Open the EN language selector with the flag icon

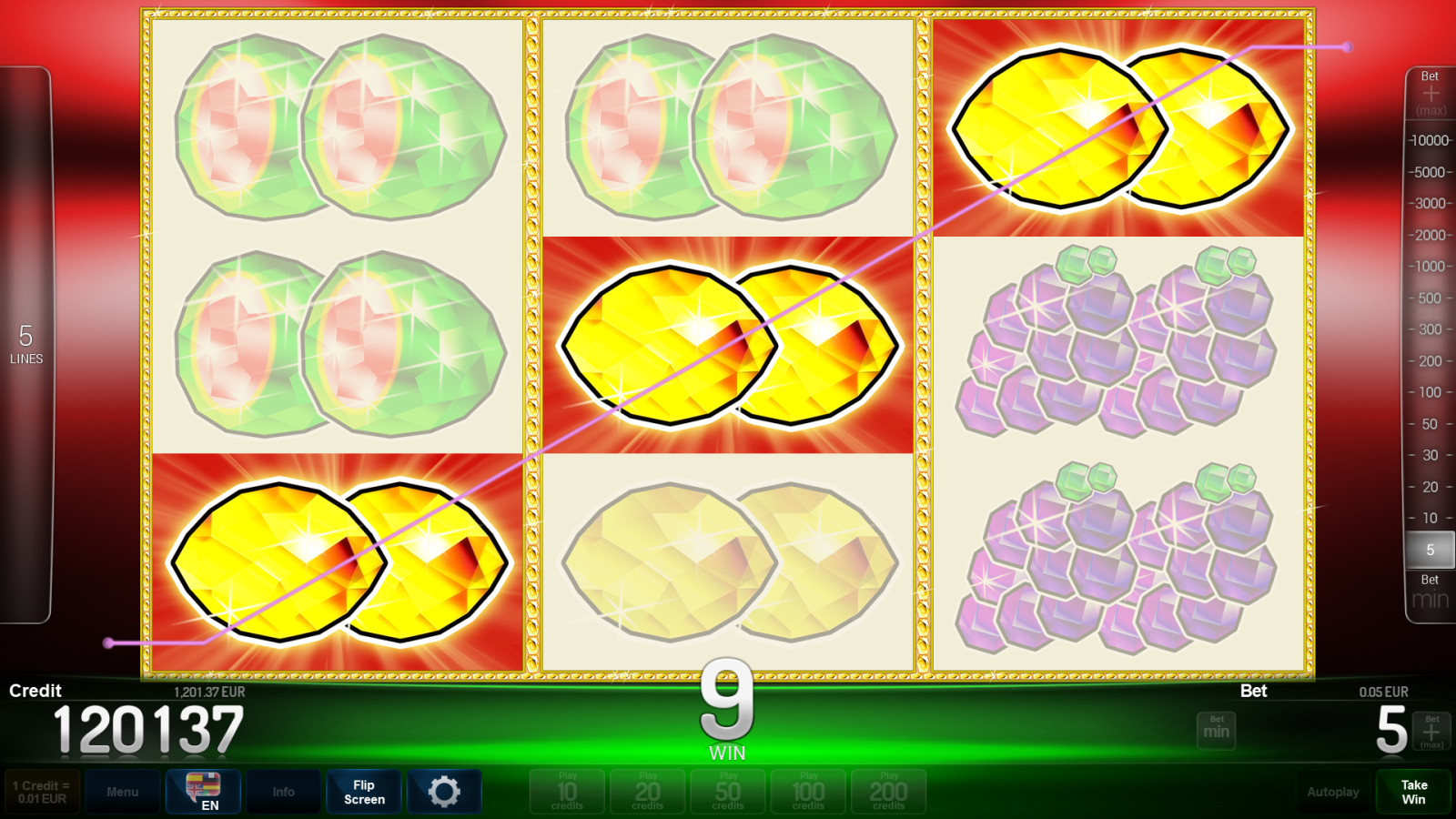pos(203,791)
